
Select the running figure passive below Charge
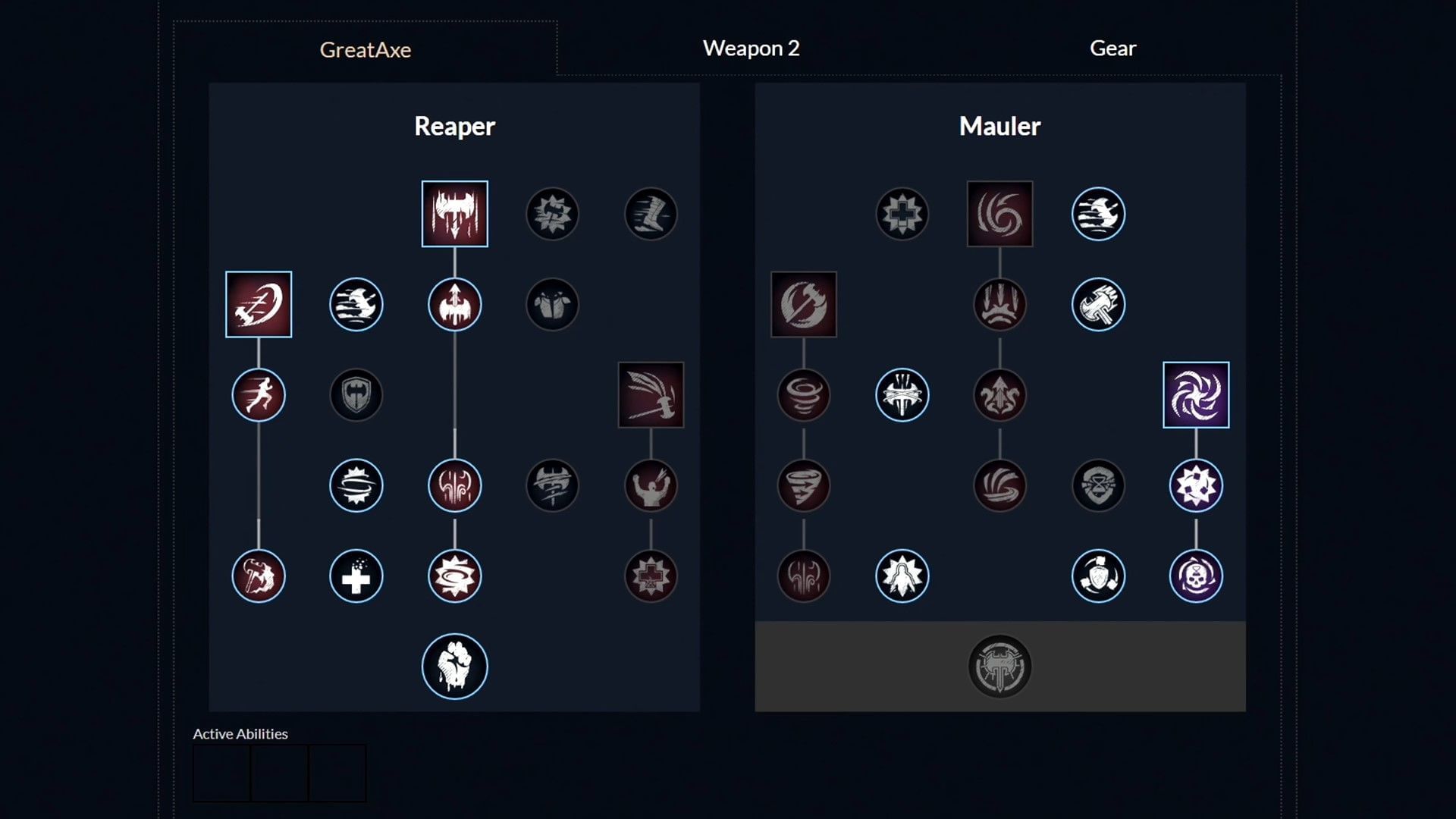[259, 394]
